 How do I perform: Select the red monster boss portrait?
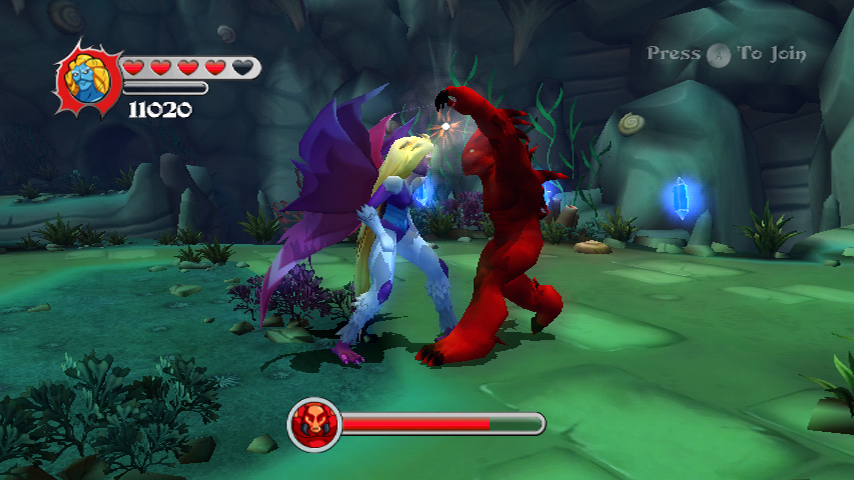pos(313,423)
